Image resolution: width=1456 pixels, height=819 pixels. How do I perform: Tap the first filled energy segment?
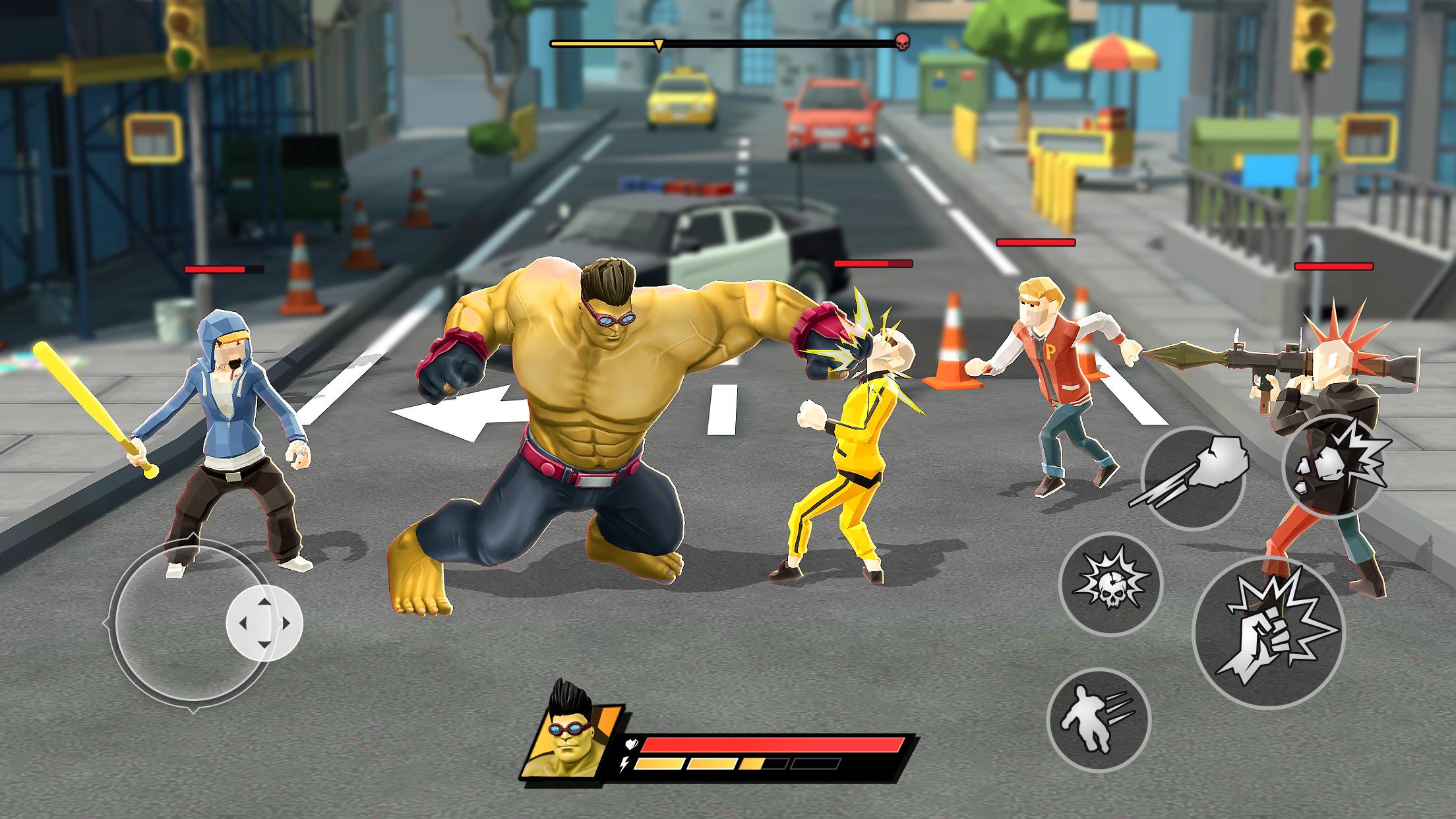pyautogui.click(x=659, y=764)
